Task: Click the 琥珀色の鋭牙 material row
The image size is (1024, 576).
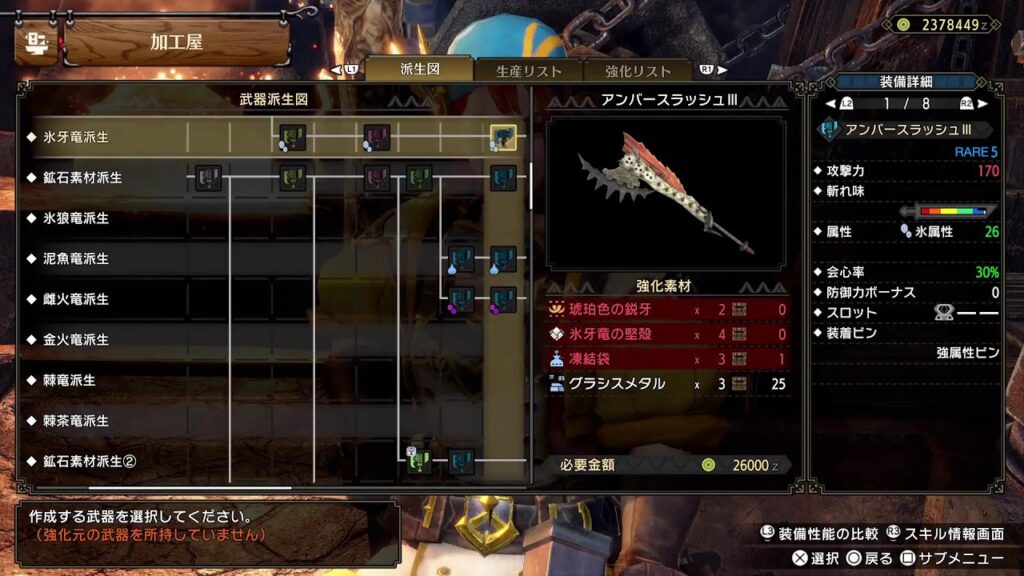Action: pos(668,309)
